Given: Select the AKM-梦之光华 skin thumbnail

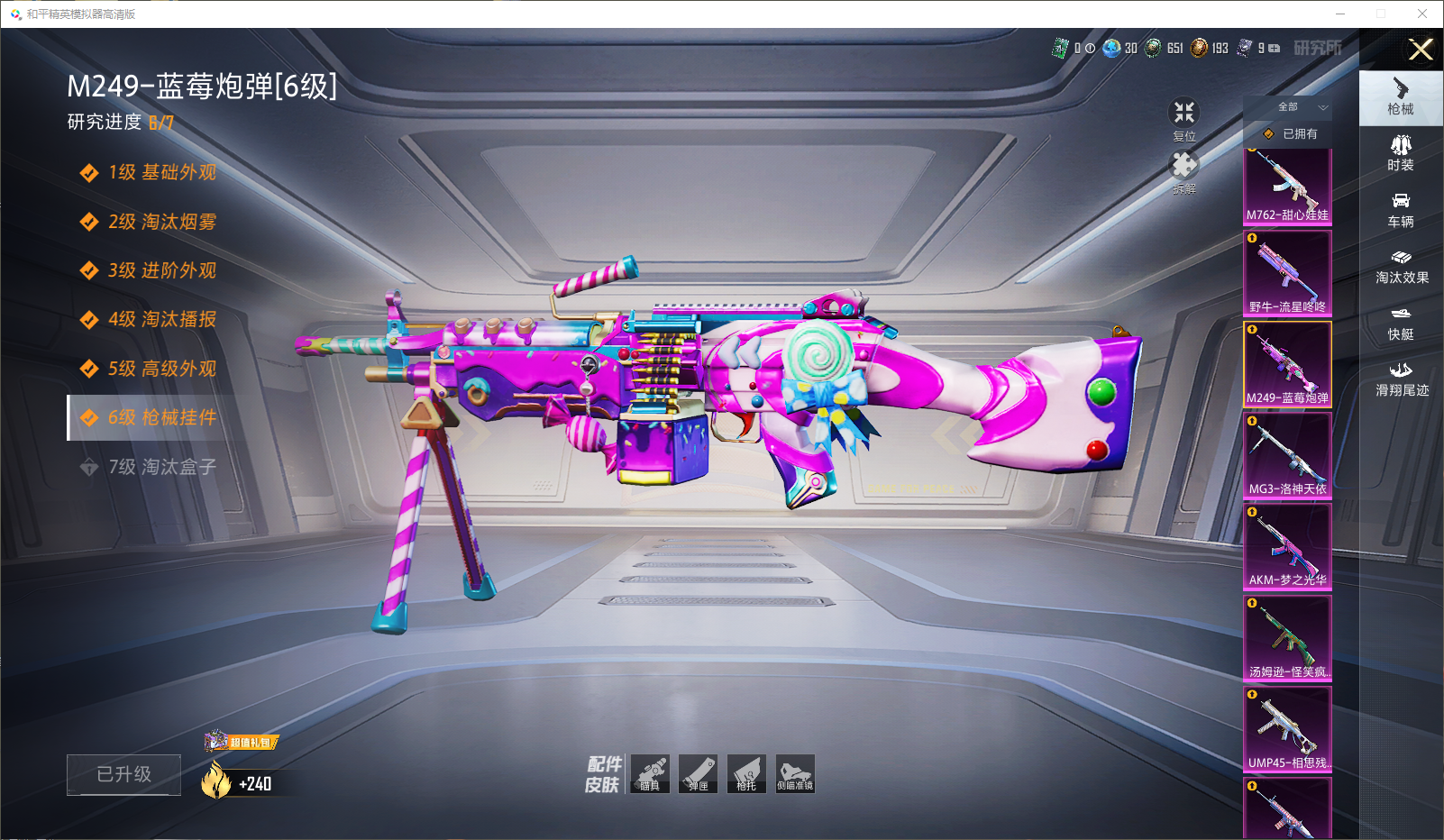Looking at the screenshot, I should tap(1287, 546).
